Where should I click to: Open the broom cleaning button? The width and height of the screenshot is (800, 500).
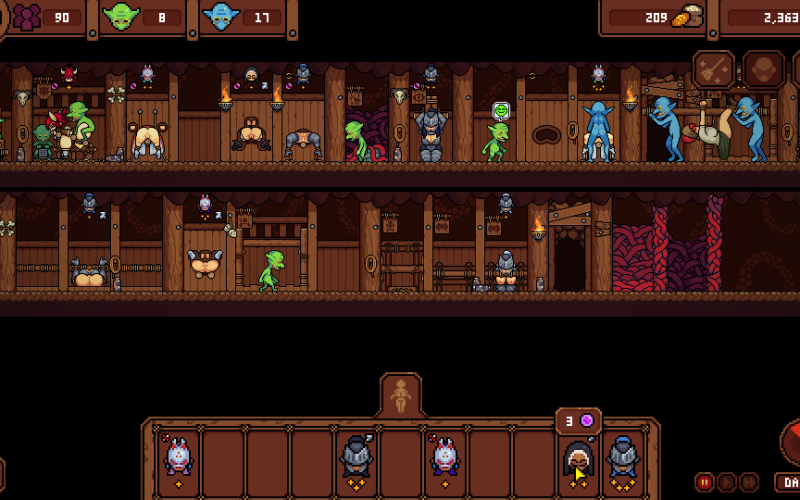[714, 70]
